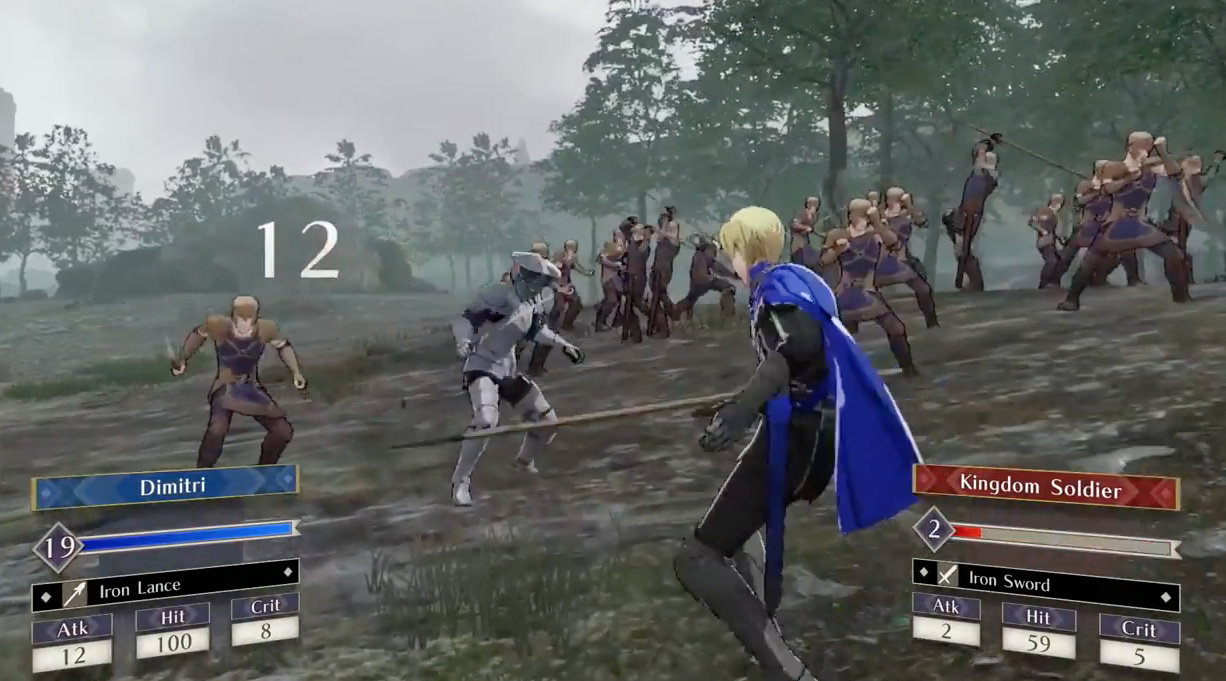Select the Dimitri name banner
The width and height of the screenshot is (1226, 681).
(165, 487)
